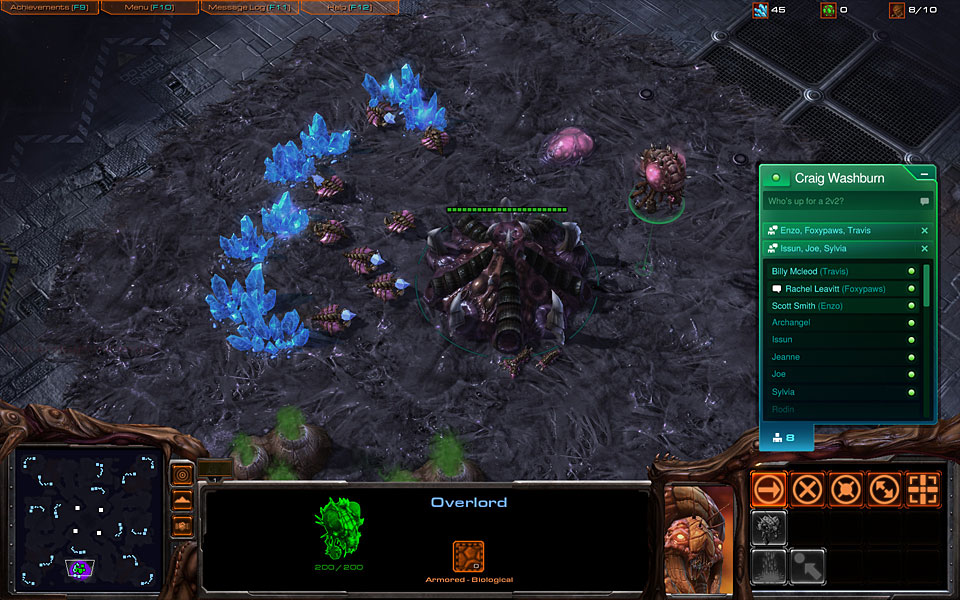Choose the Patrol command

pos(884,490)
